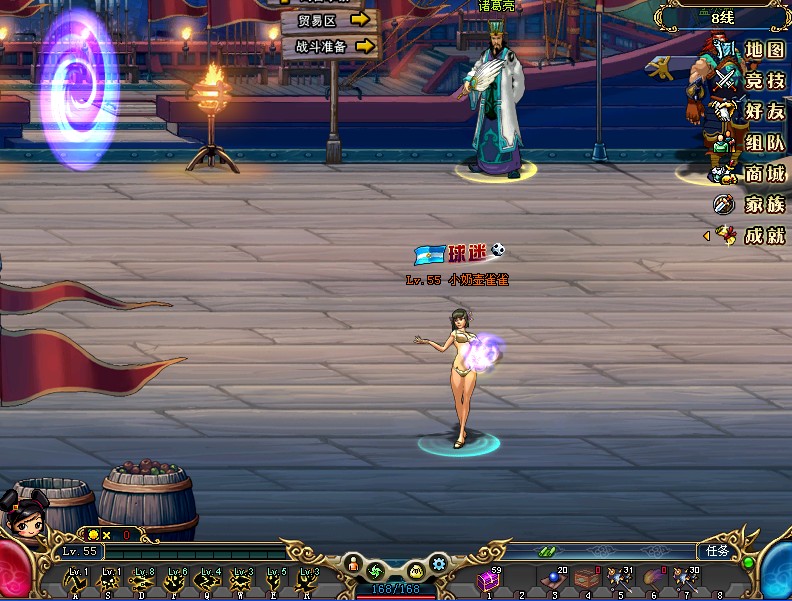This screenshot has width=792, height=601.
Task: Open the blue gear settings icon
Action: coord(438,565)
